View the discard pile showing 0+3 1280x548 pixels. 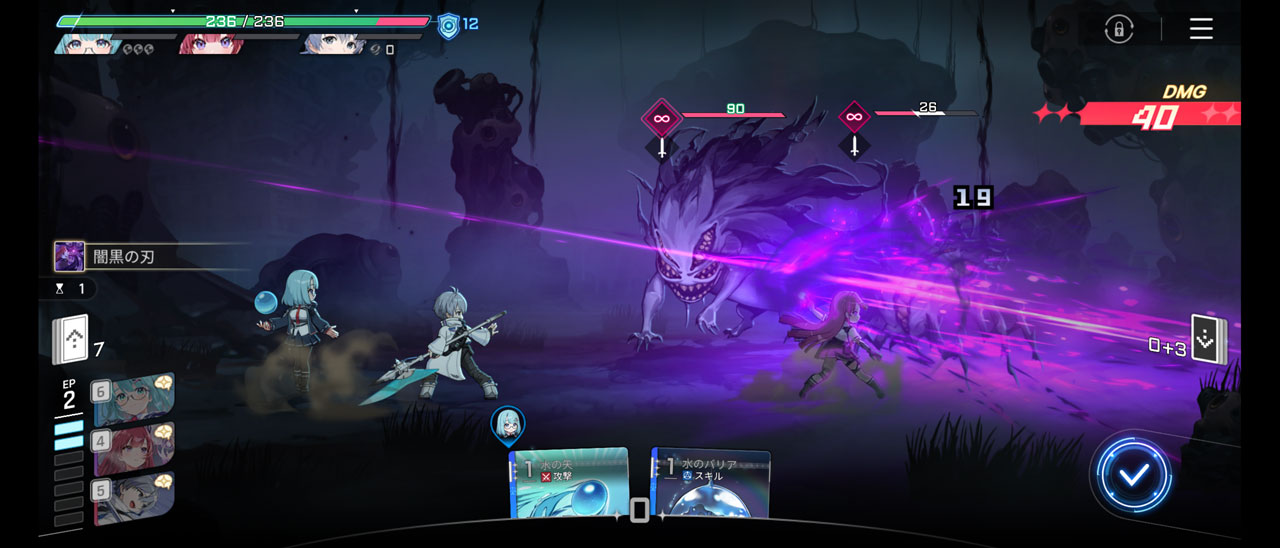pyautogui.click(x=1208, y=341)
